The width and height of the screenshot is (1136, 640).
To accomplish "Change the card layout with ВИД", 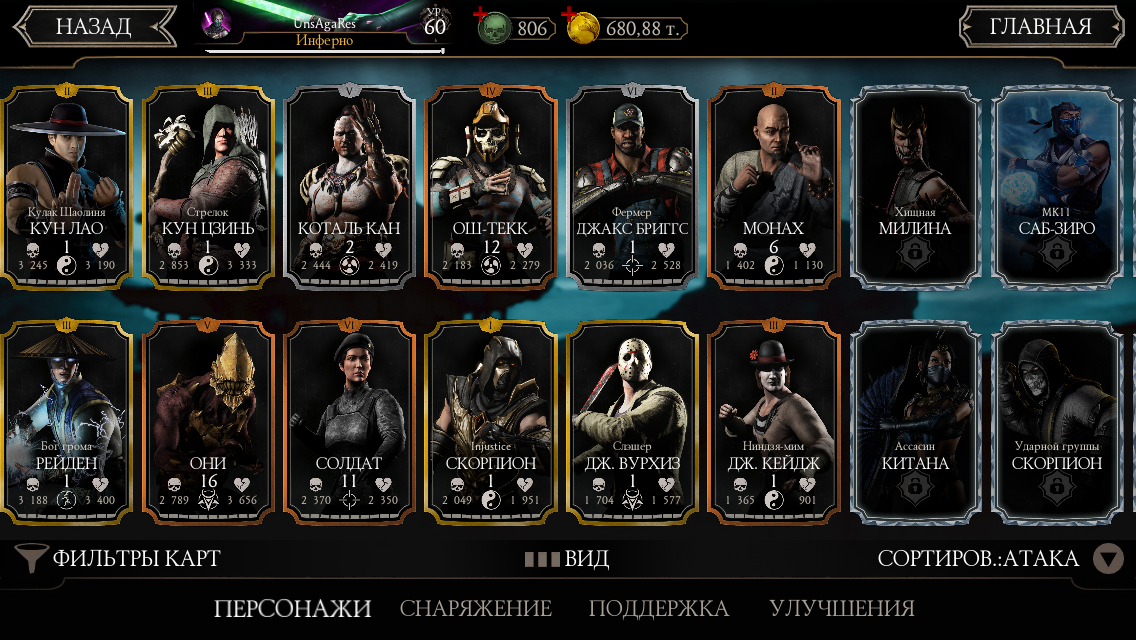I will (567, 558).
